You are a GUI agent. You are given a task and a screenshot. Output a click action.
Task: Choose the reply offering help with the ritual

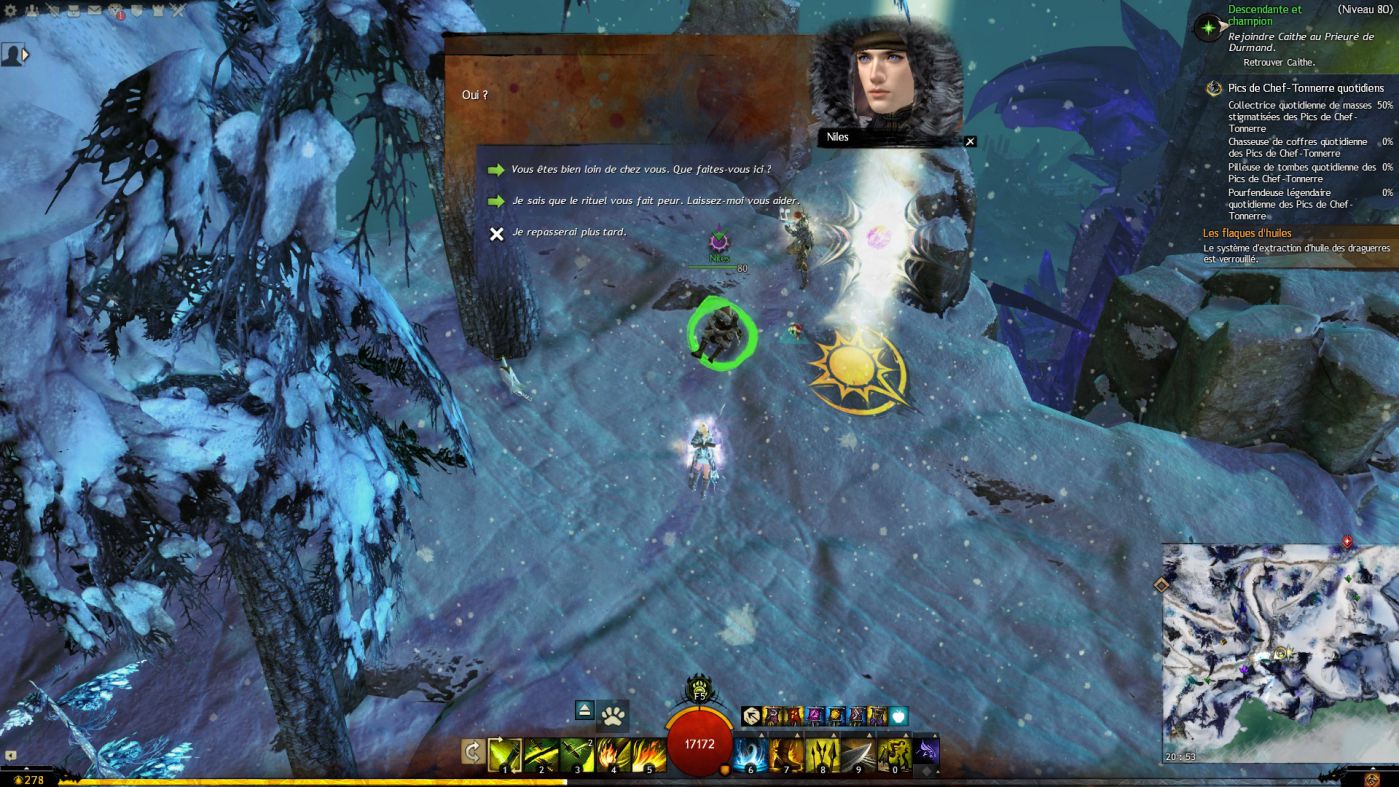(655, 201)
